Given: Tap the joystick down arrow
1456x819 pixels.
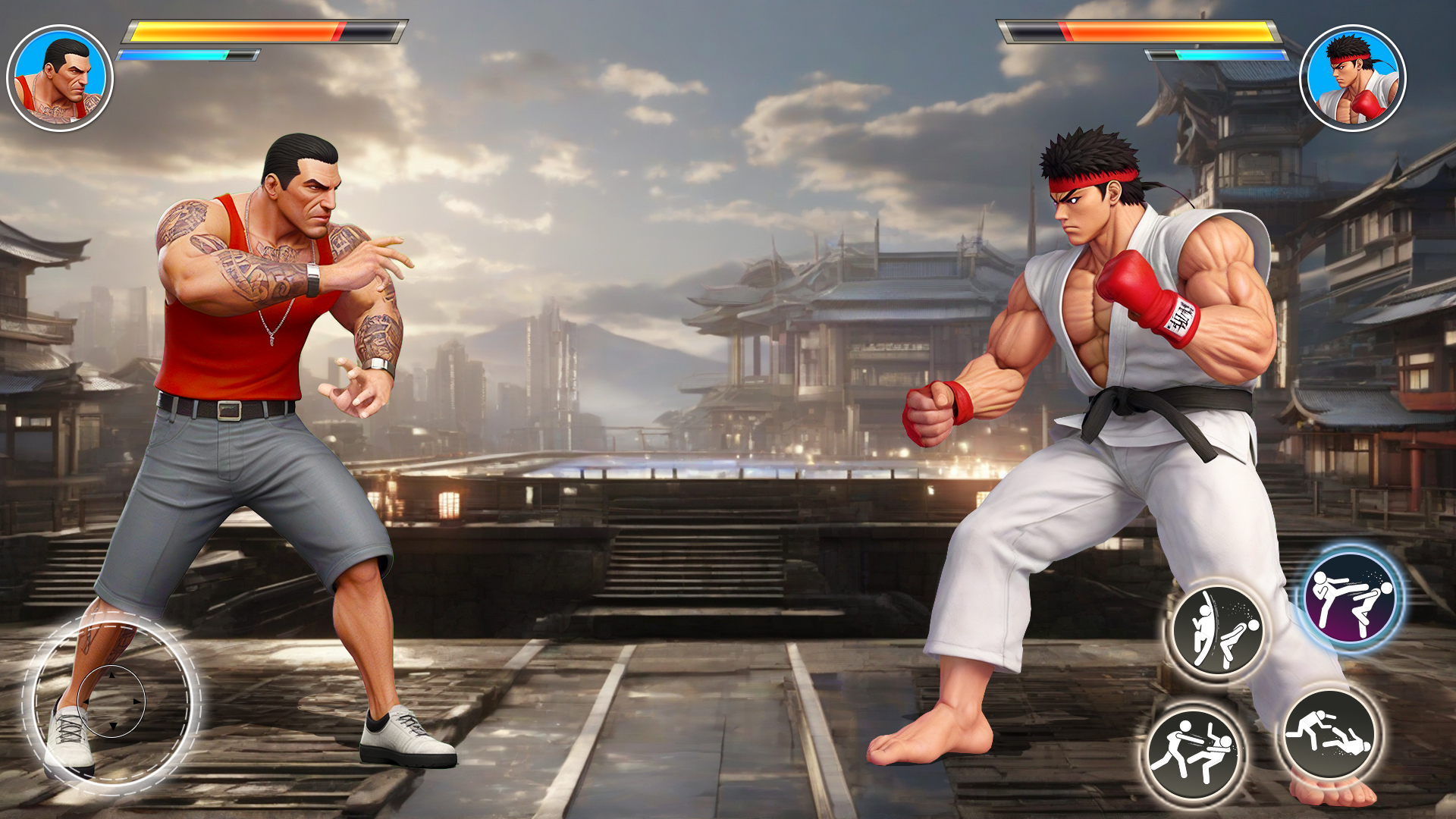Looking at the screenshot, I should tap(114, 725).
